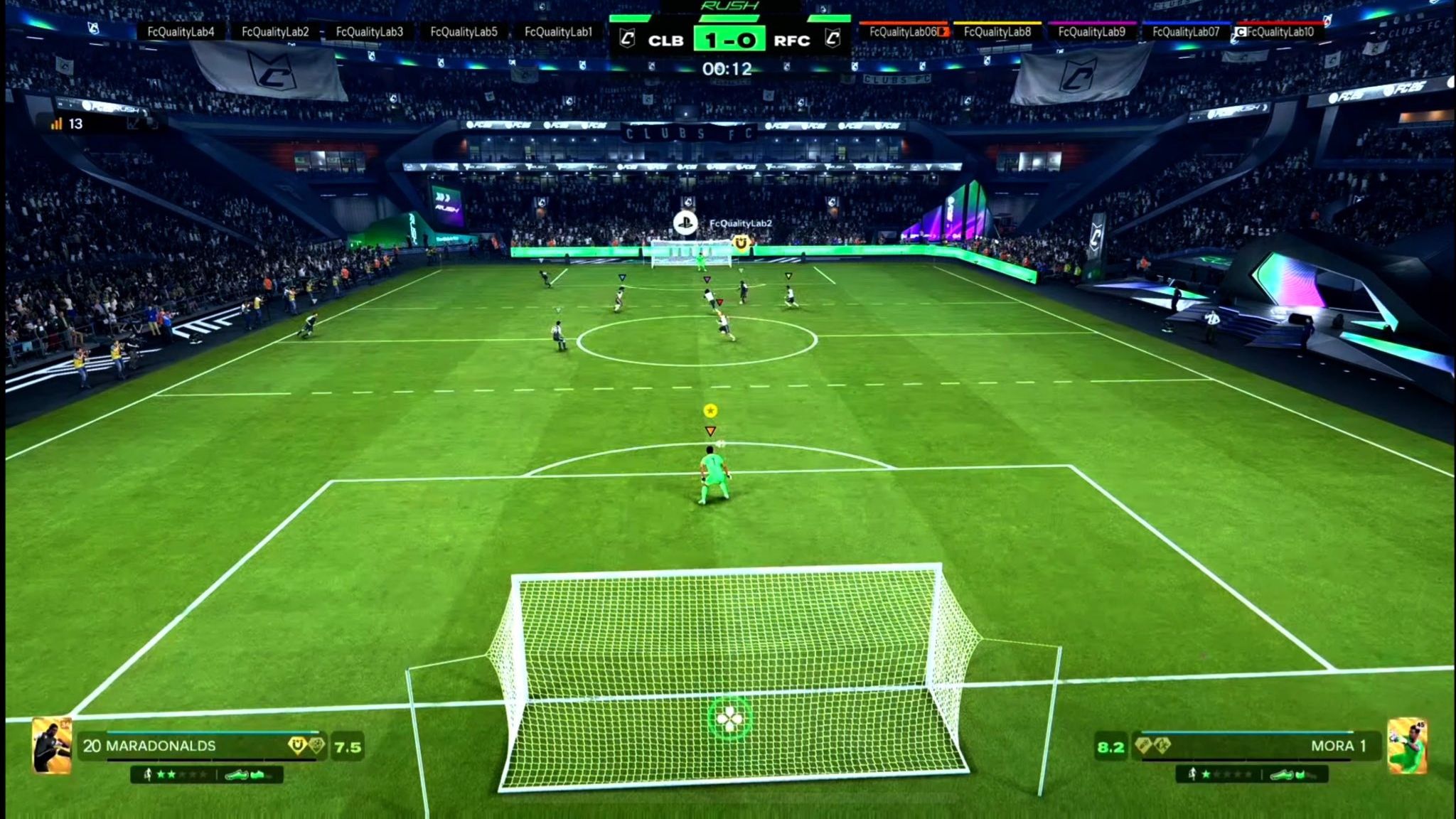
Task: Click the FcQualityLab8 opponent tag
Action: (997, 32)
